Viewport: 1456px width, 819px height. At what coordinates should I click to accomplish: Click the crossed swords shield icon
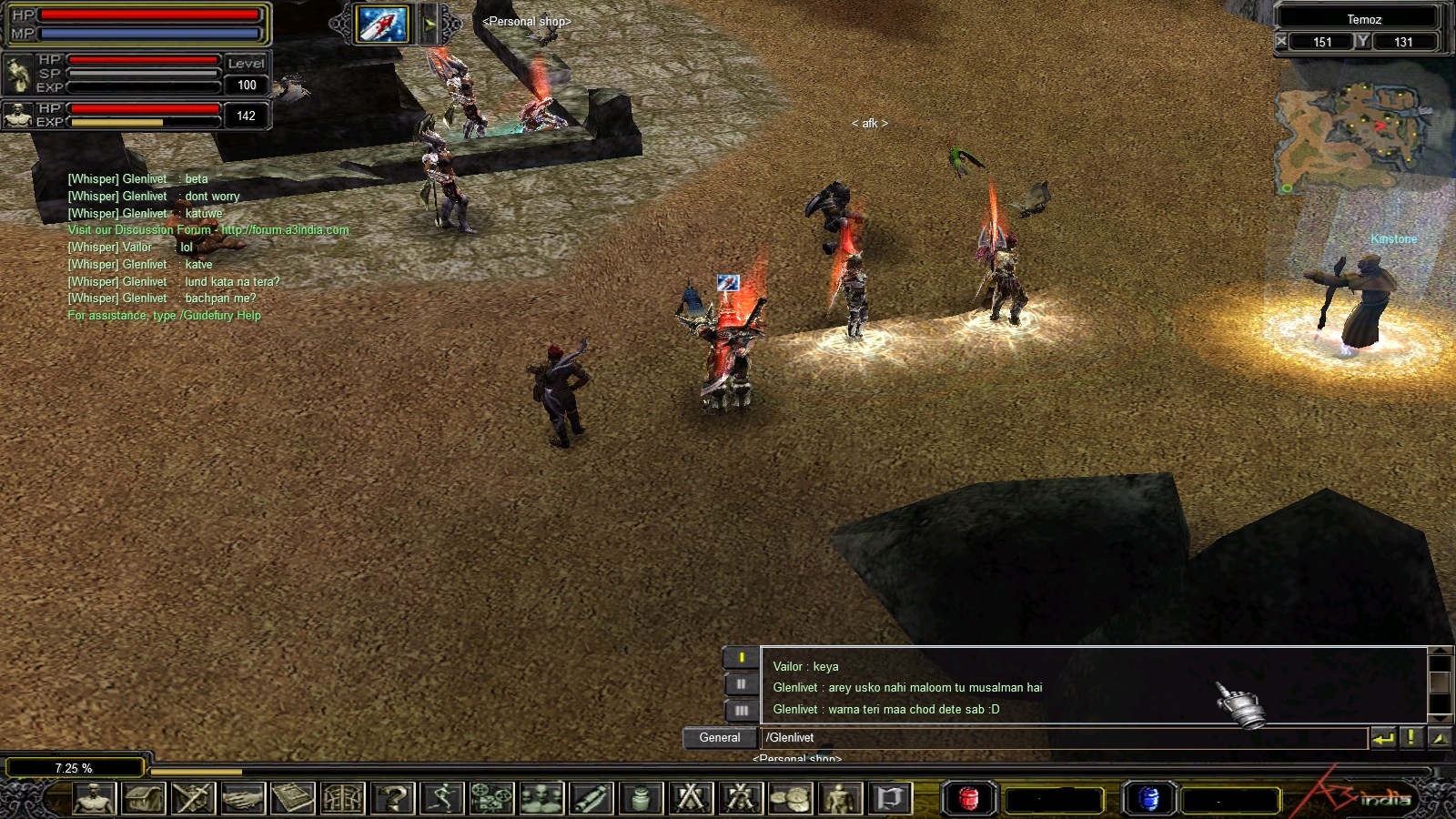[193, 798]
